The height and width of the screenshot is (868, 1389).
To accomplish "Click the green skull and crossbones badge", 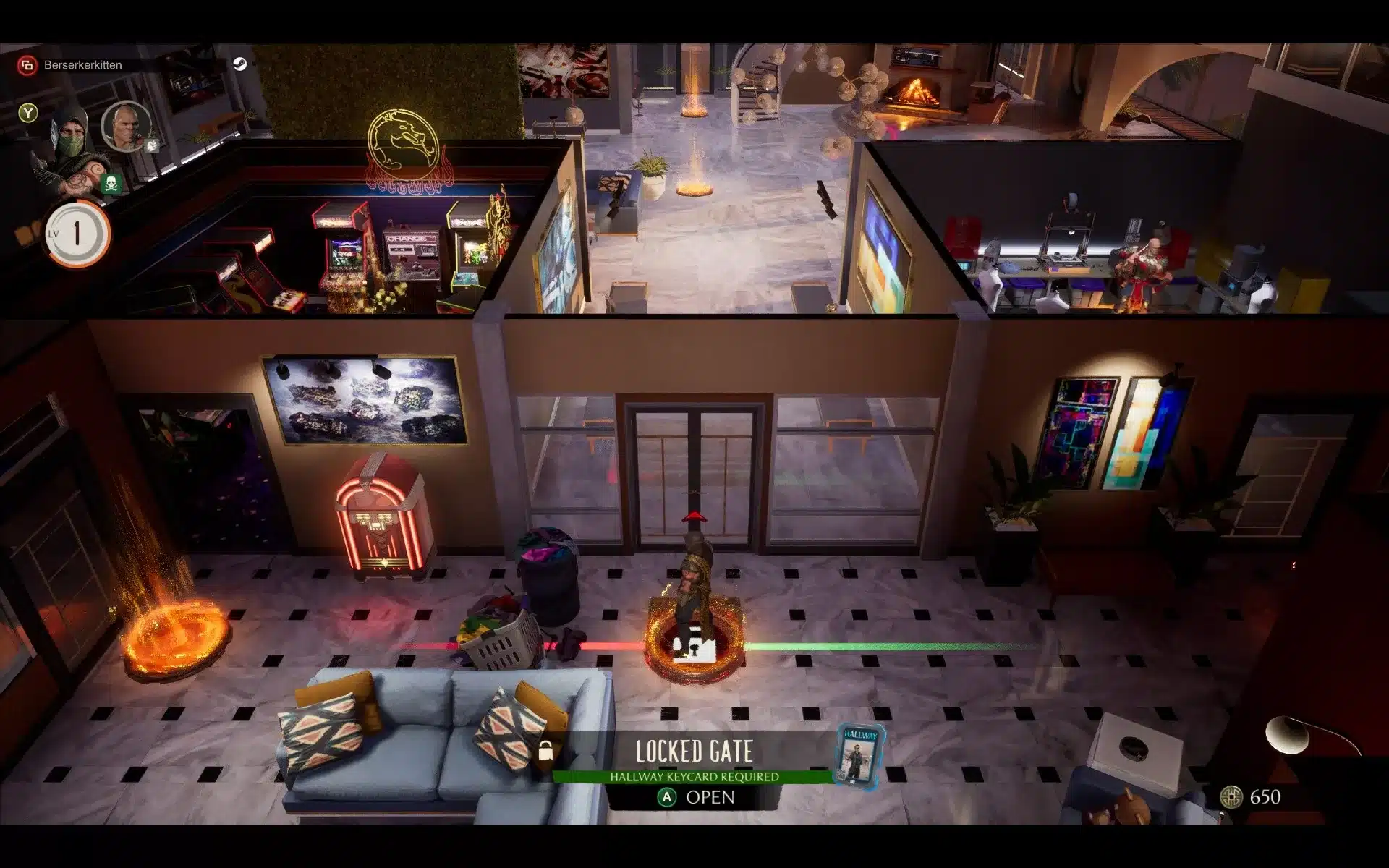I will (x=111, y=184).
